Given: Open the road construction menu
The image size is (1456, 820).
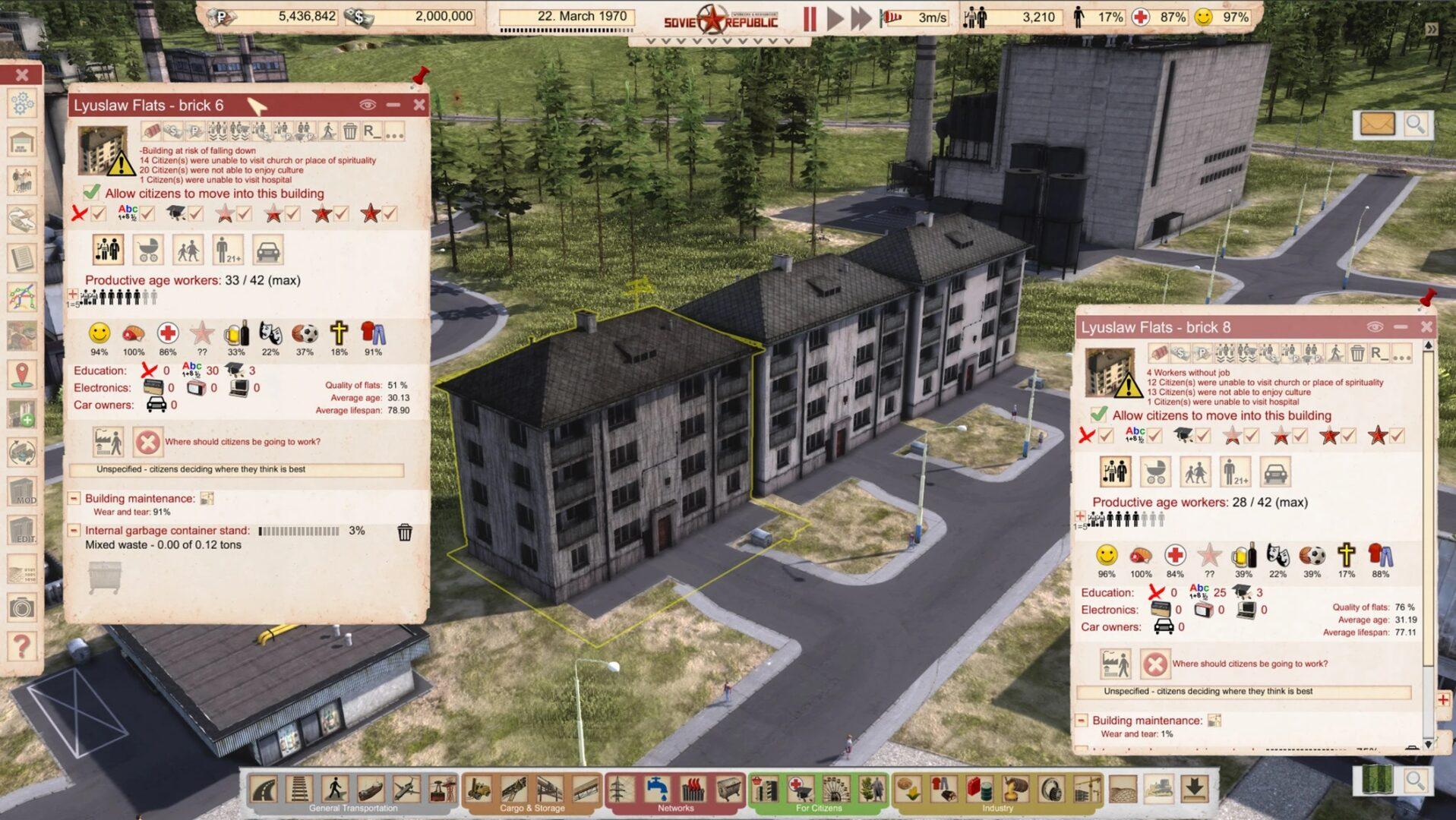Looking at the screenshot, I should point(264,790).
